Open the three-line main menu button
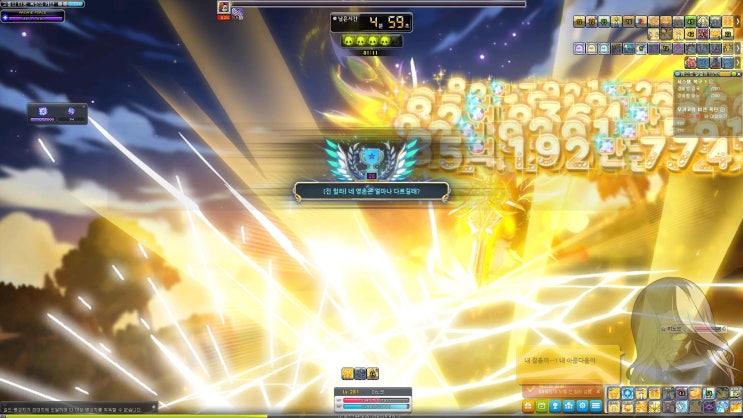This screenshot has height=418, width=743. point(596,406)
